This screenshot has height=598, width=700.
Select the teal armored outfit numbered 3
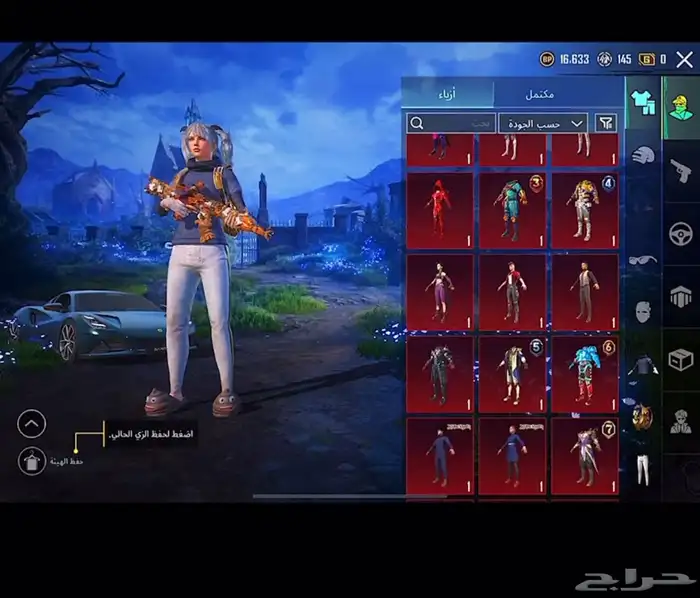[511, 210]
